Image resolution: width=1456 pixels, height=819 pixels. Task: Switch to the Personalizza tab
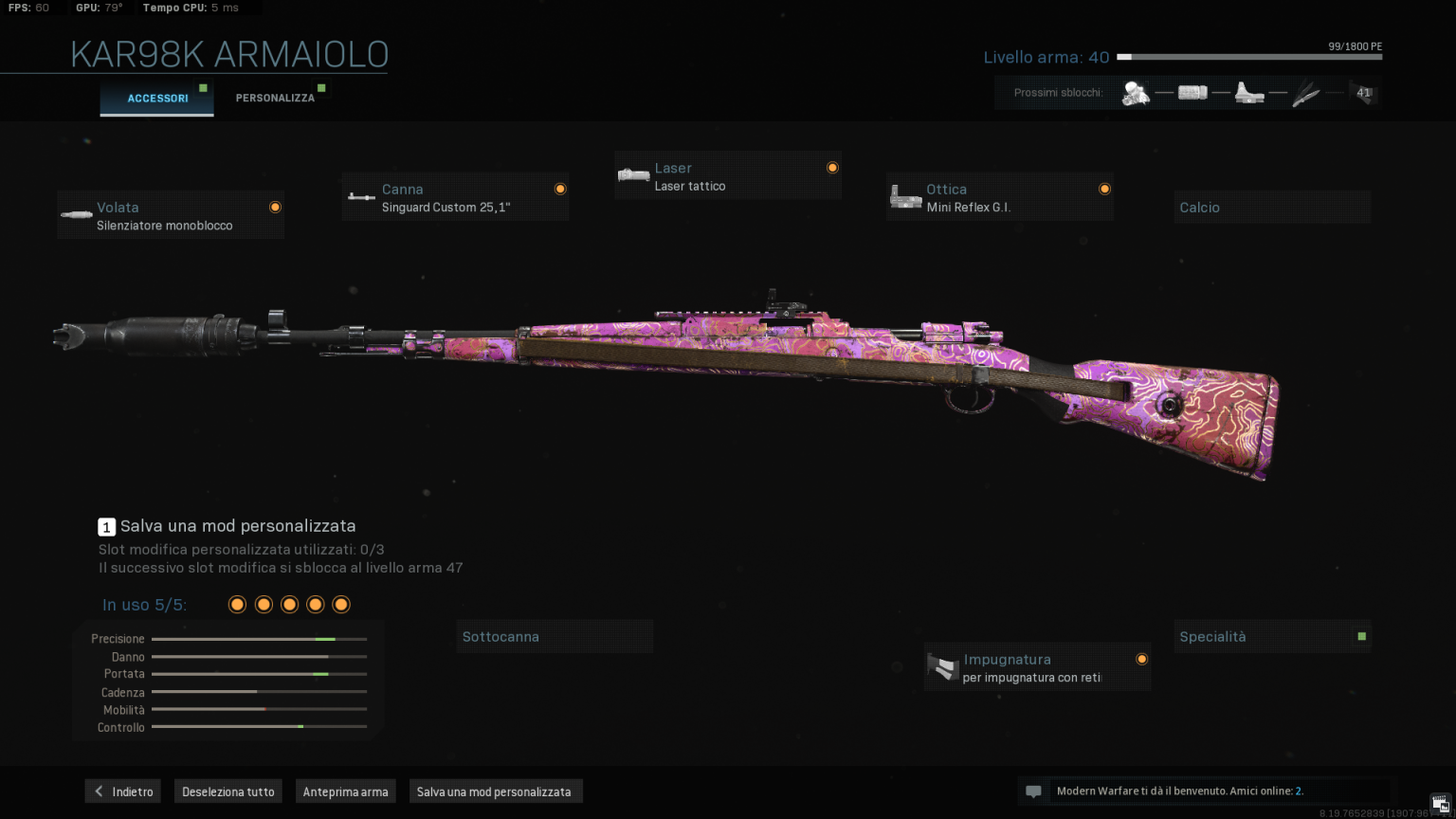coord(276,97)
